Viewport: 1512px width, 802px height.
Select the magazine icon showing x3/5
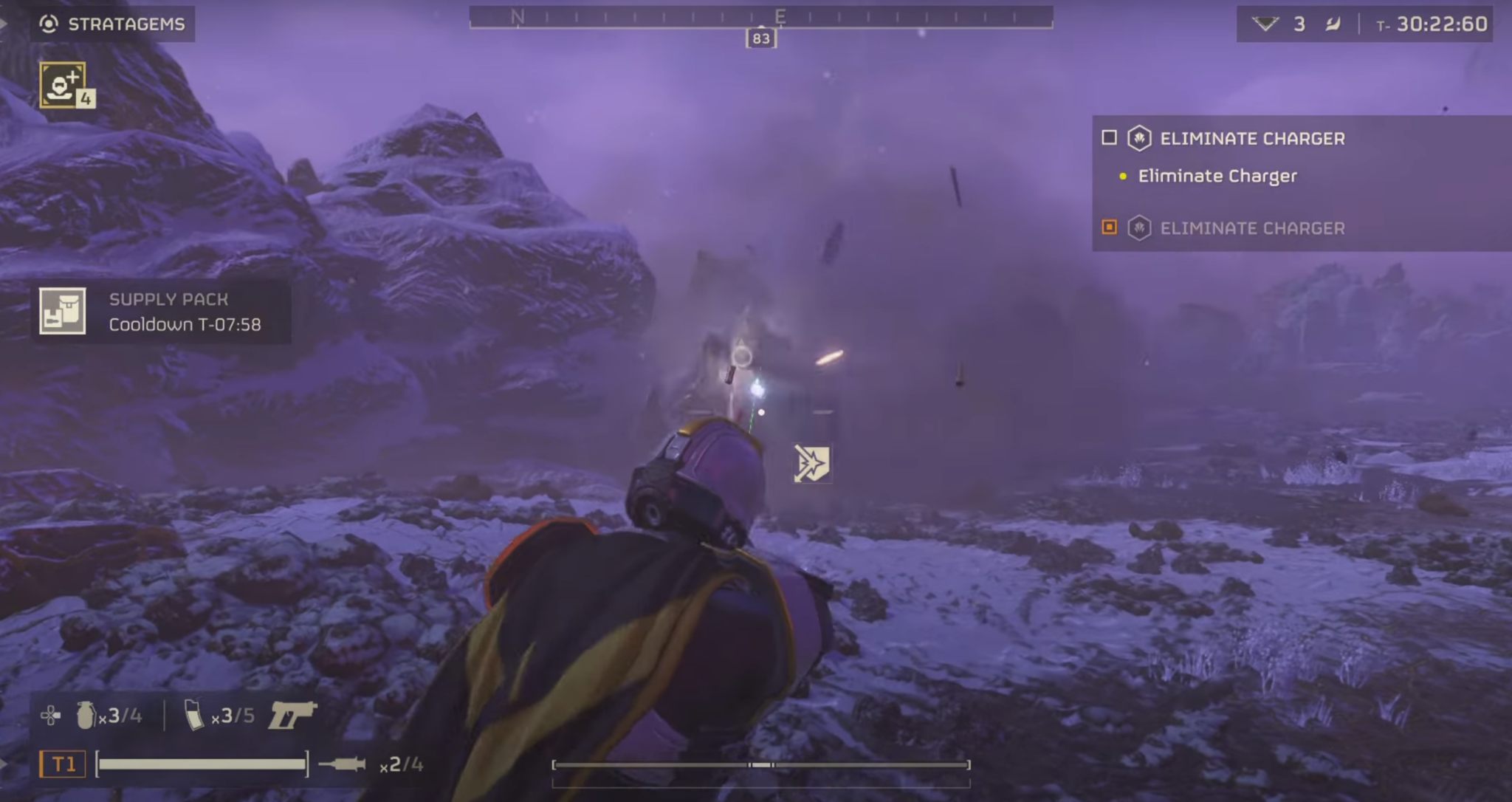193,715
